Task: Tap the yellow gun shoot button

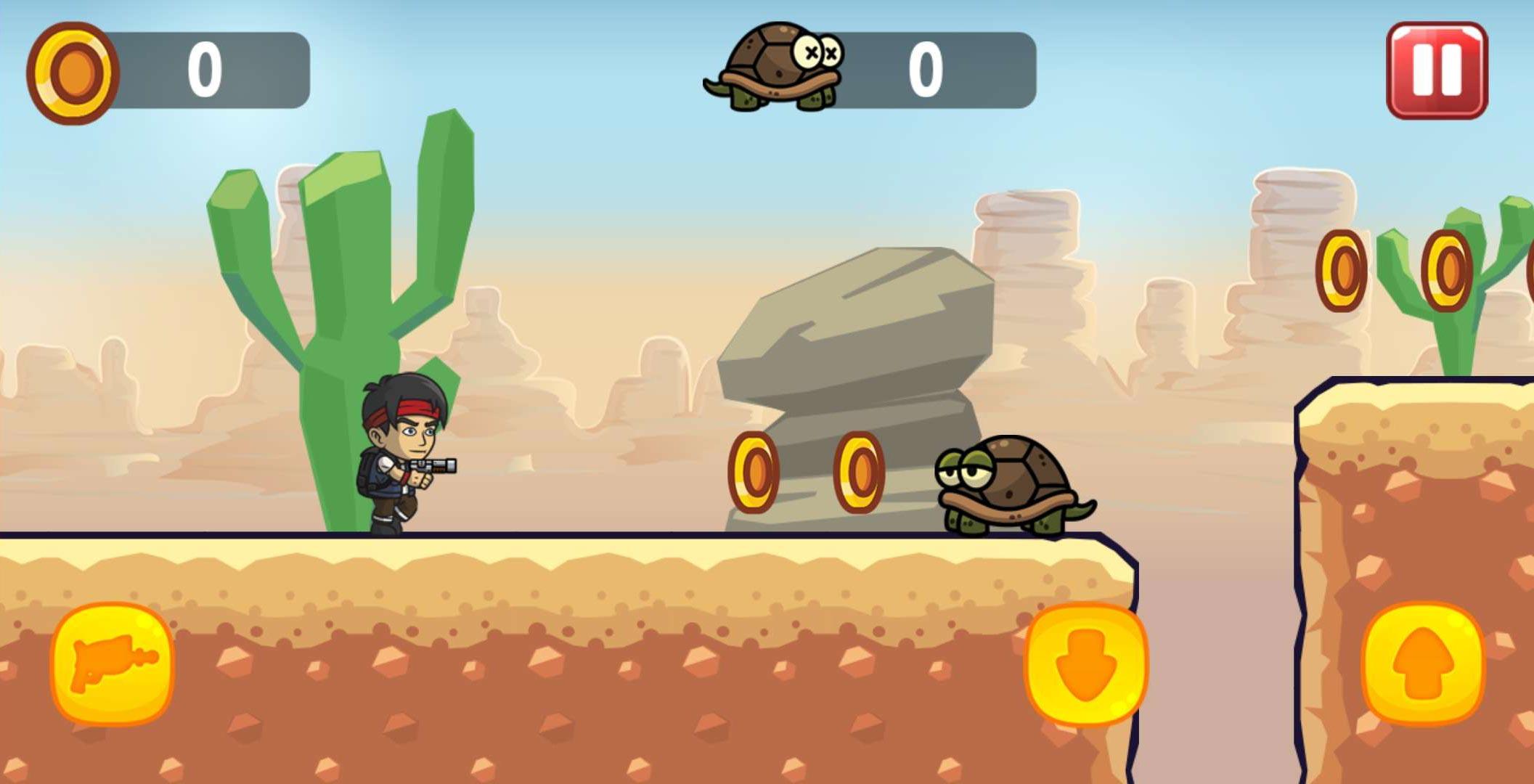Action: [x=113, y=663]
